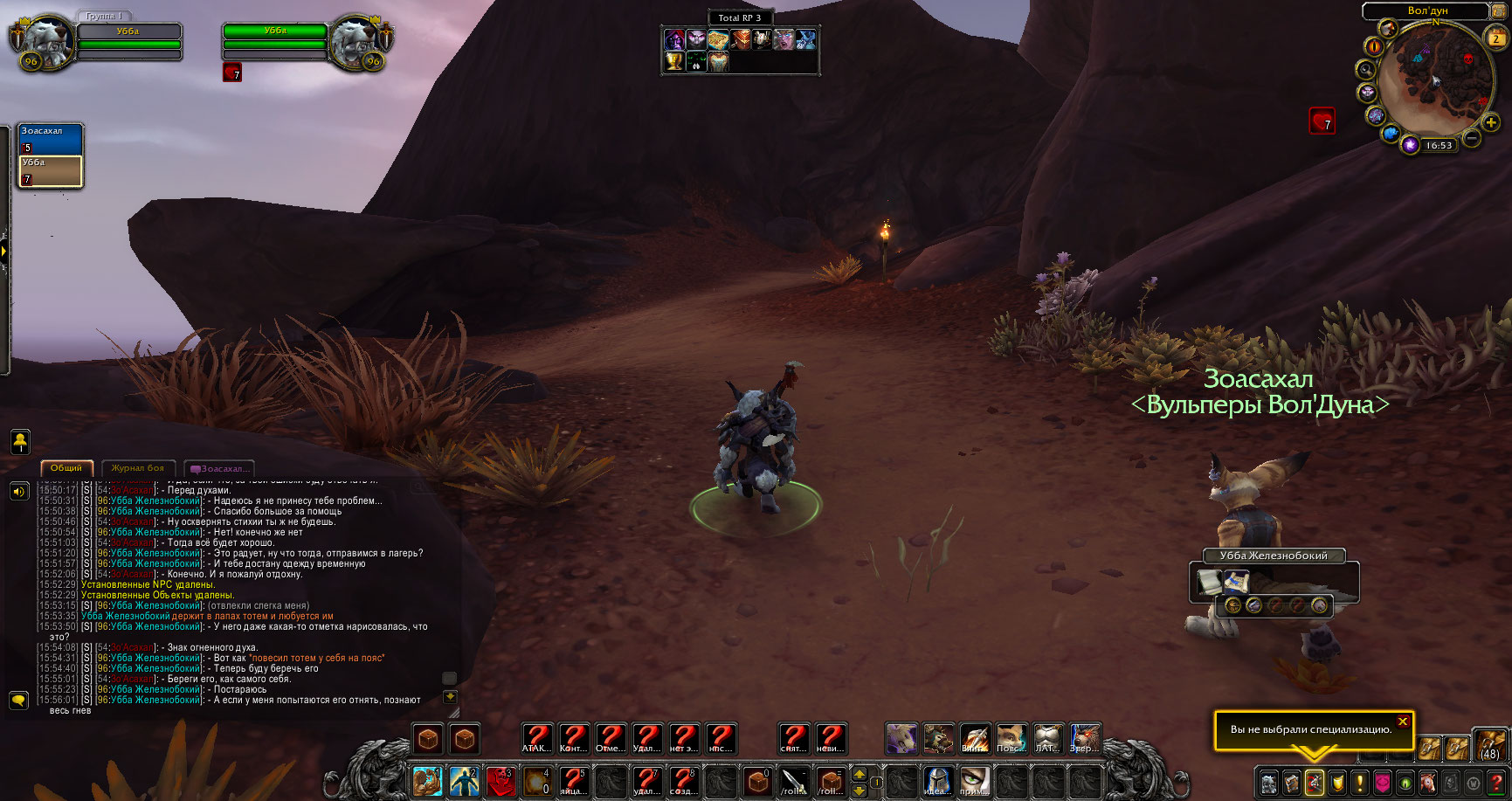Open the main backpack showing 48 slots

[x=1489, y=744]
